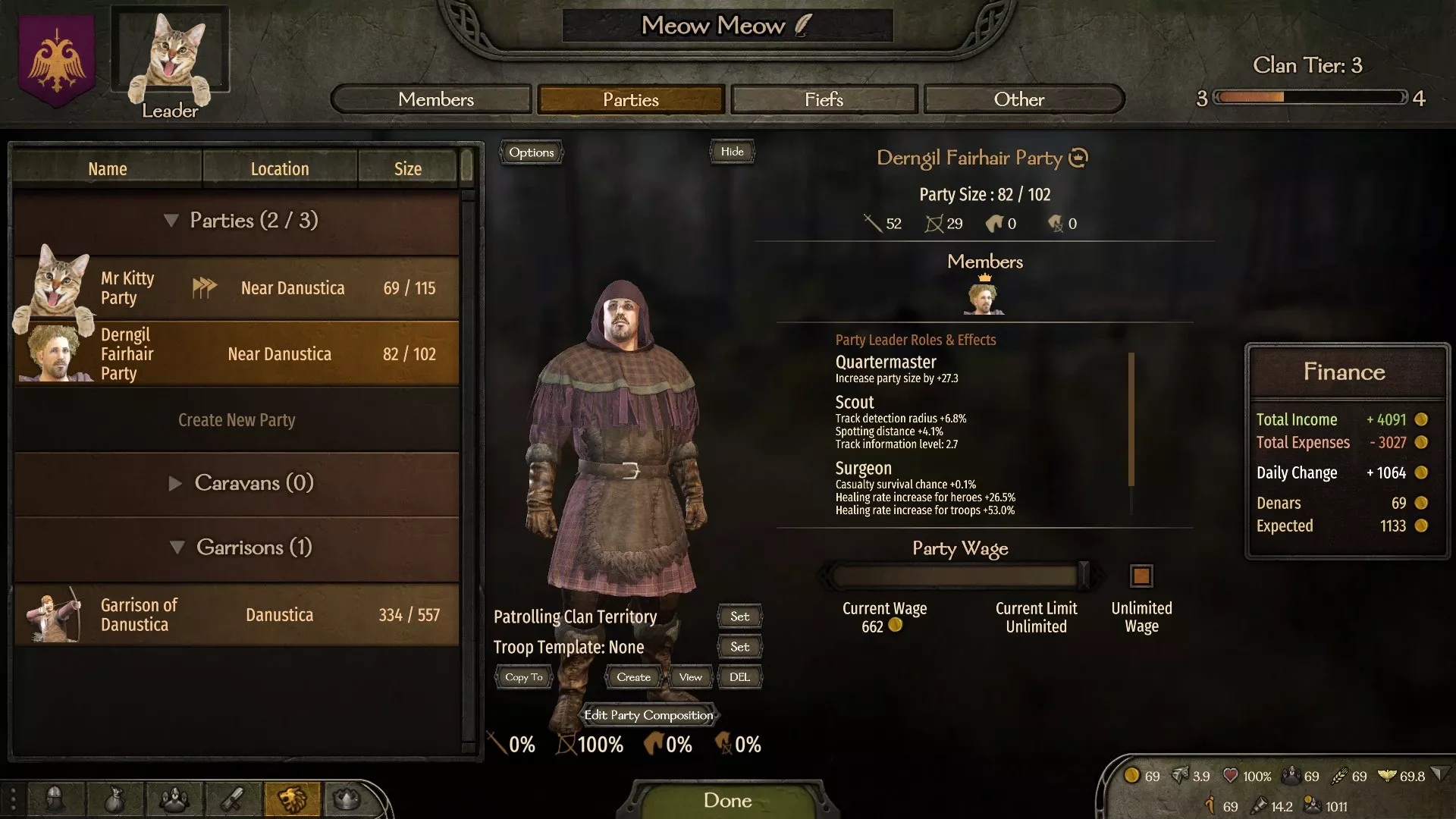This screenshot has height=819, width=1456.
Task: Set the troop template
Action: coord(739,647)
